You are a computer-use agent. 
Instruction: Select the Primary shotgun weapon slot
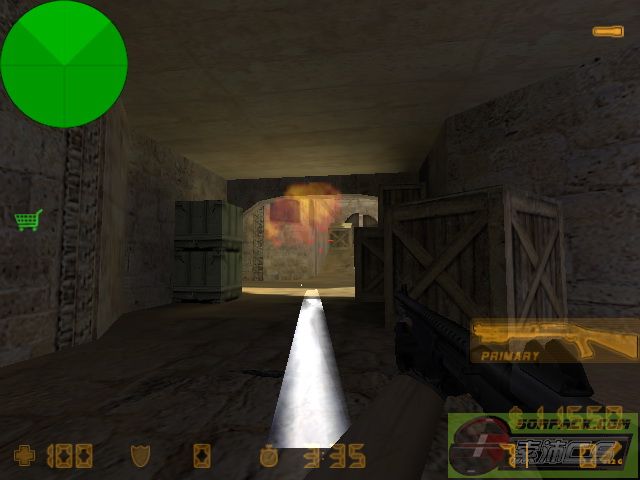pyautogui.click(x=553, y=341)
